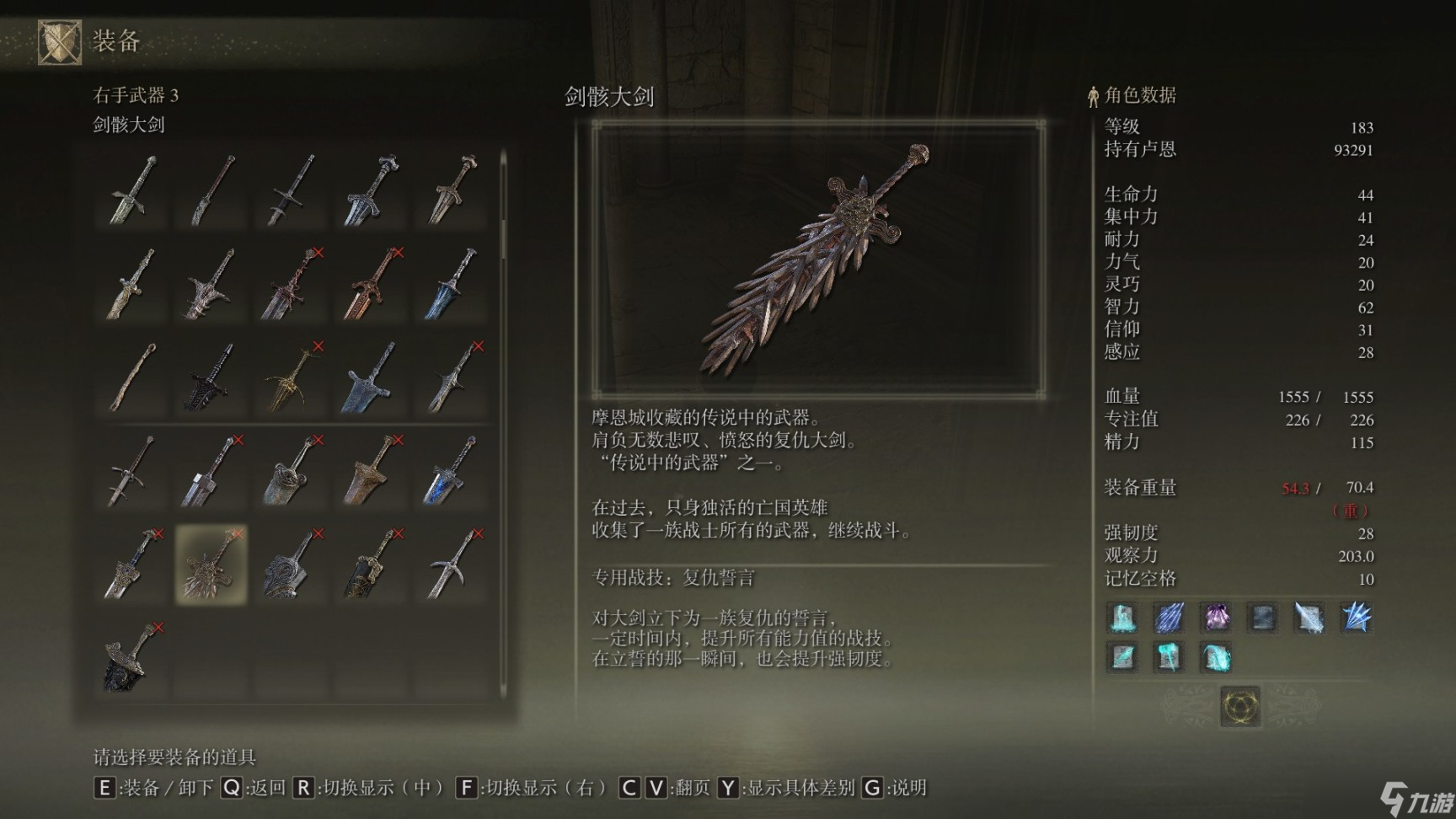Equip the spiral-carved stone greatsword

(291, 564)
